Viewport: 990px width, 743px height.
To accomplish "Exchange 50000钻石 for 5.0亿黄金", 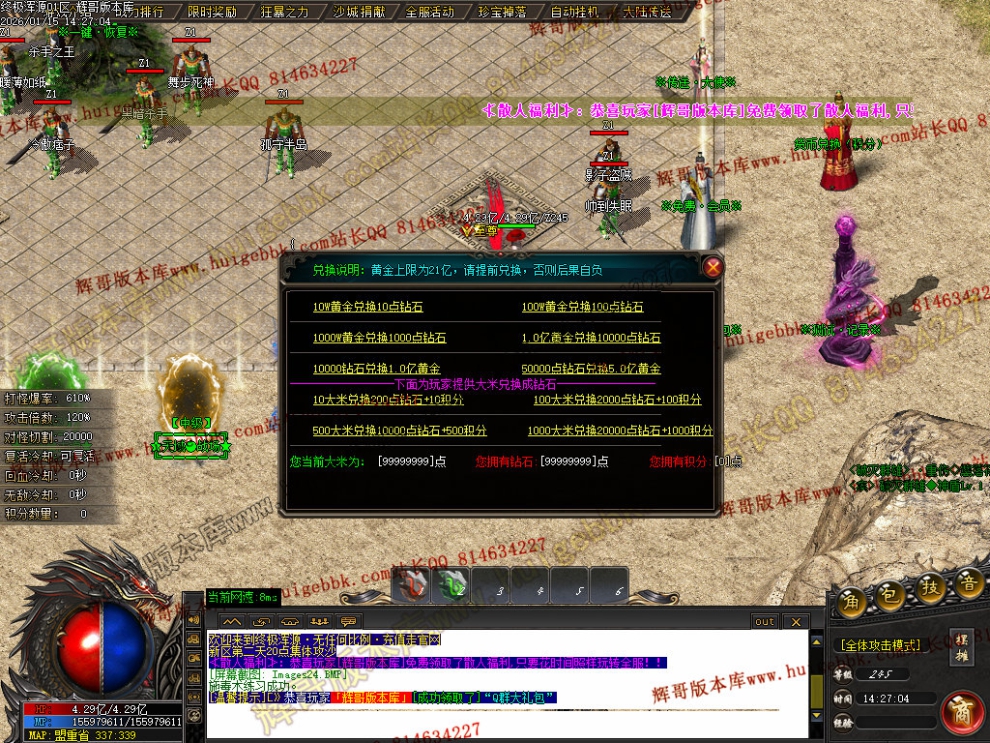I will tap(591, 369).
